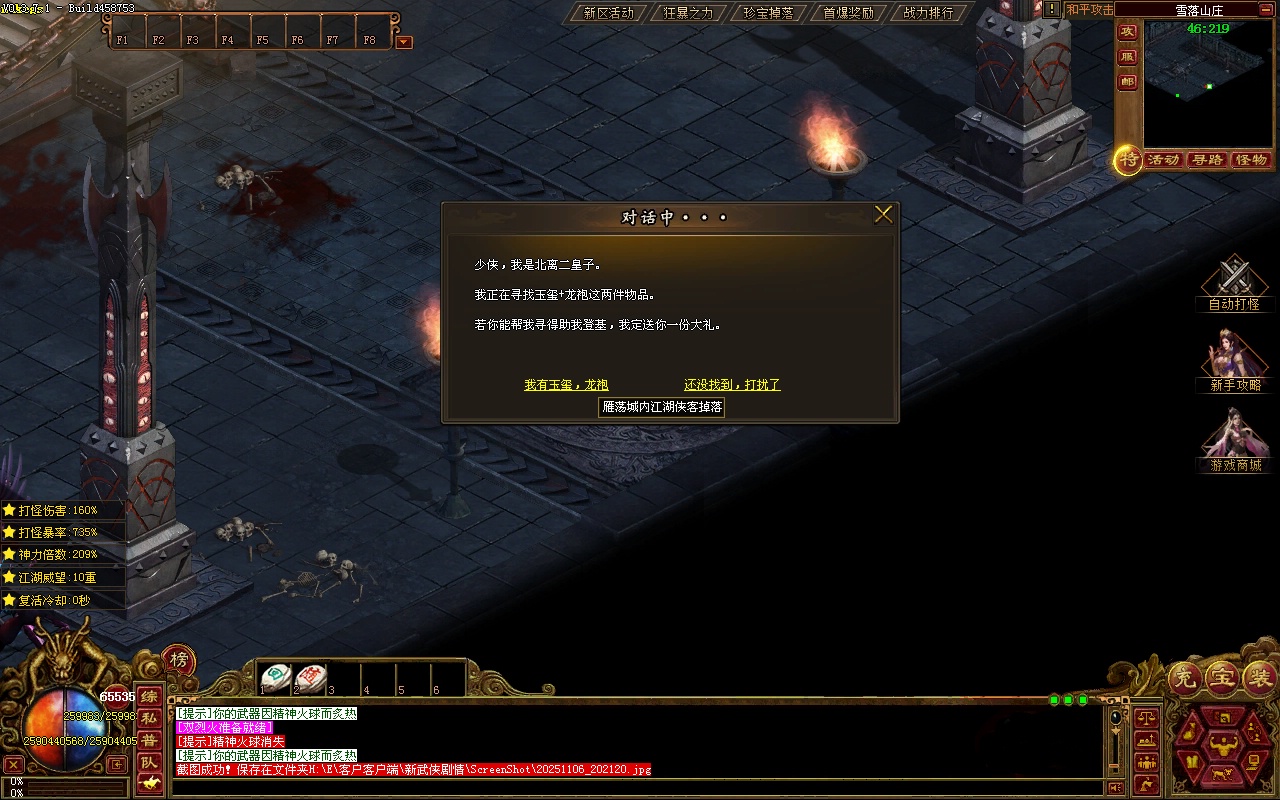The width and height of the screenshot is (1280, 800).
Task: Click the 寻路 pathfinding button
Action: click(x=1207, y=160)
